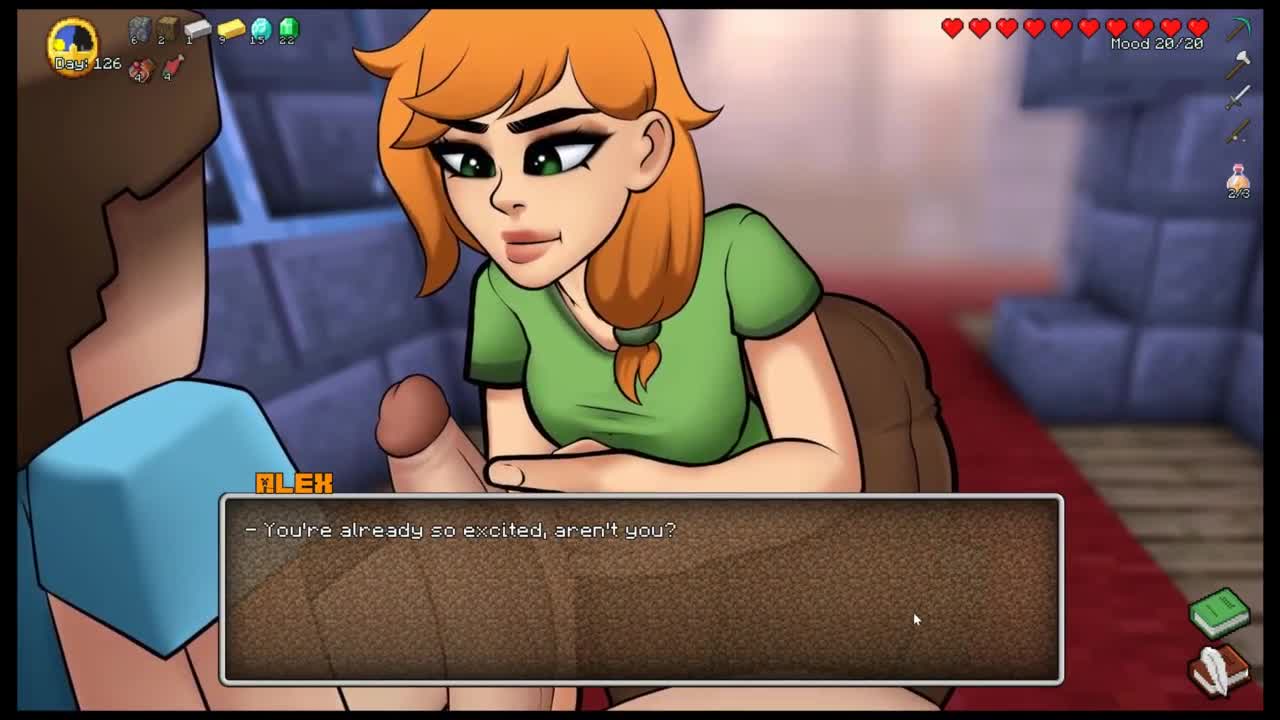Select the iron ingot icon
This screenshot has width=1280, height=720.
[x=197, y=30]
